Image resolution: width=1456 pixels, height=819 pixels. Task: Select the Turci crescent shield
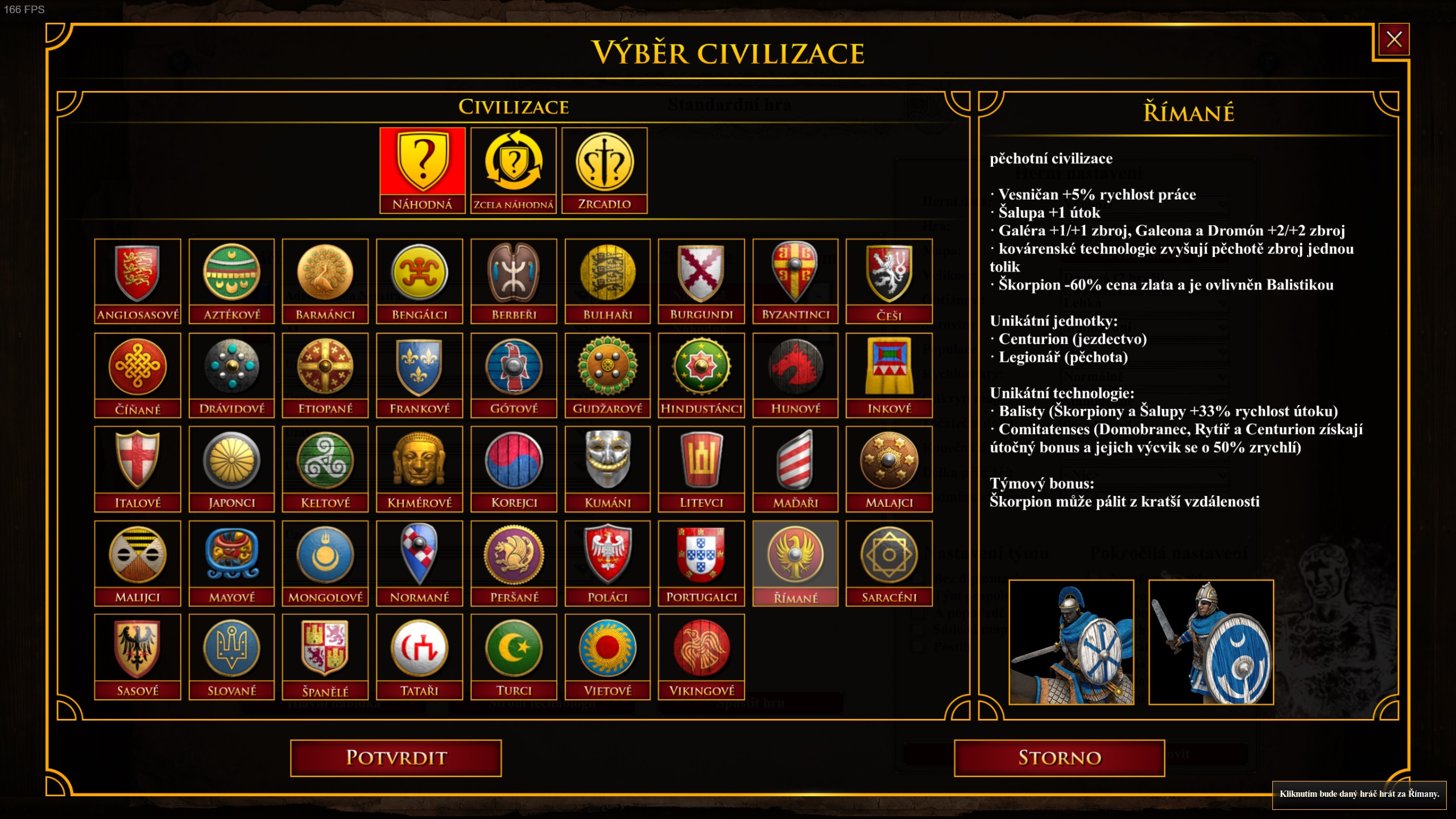(514, 656)
